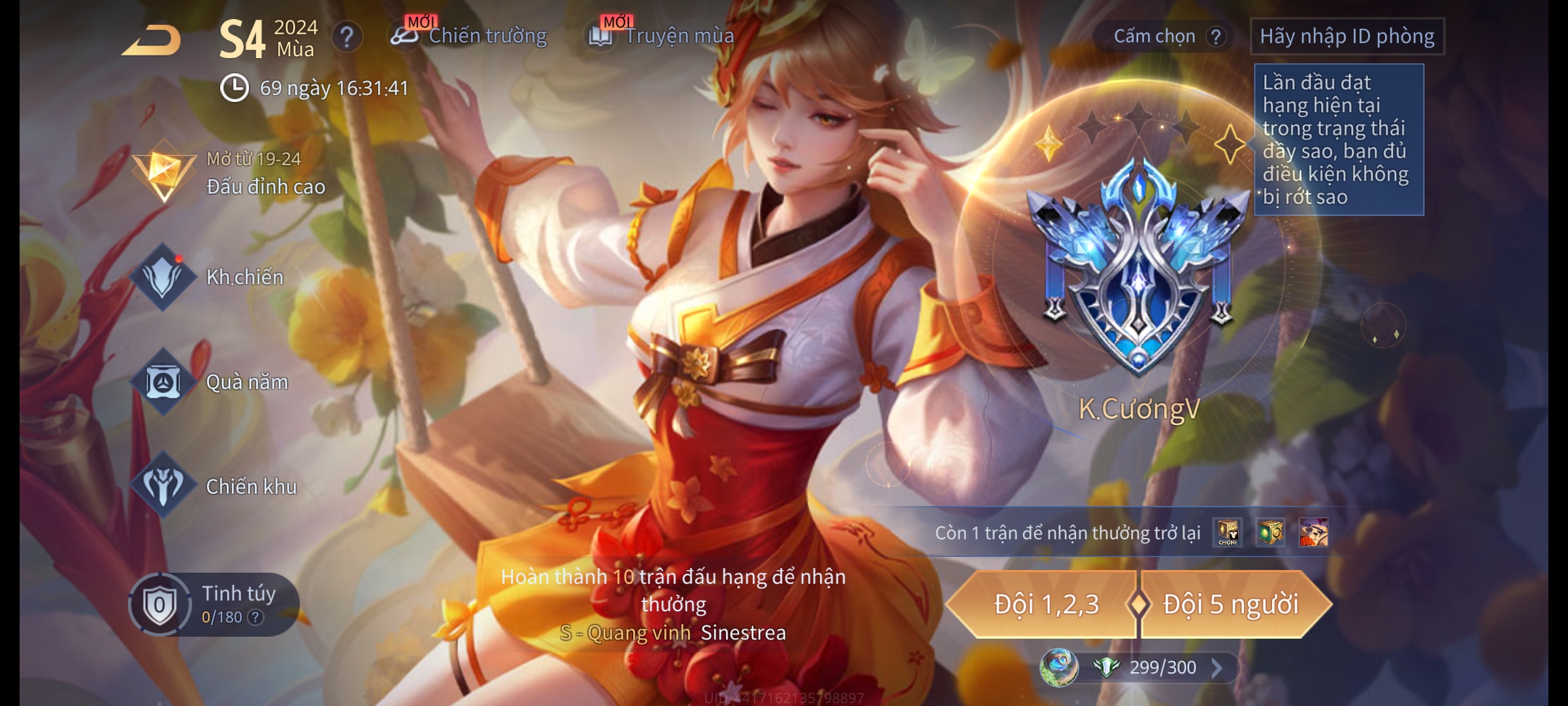1568x706 pixels.
Task: View the green reward box icon
Action: coord(1270,533)
